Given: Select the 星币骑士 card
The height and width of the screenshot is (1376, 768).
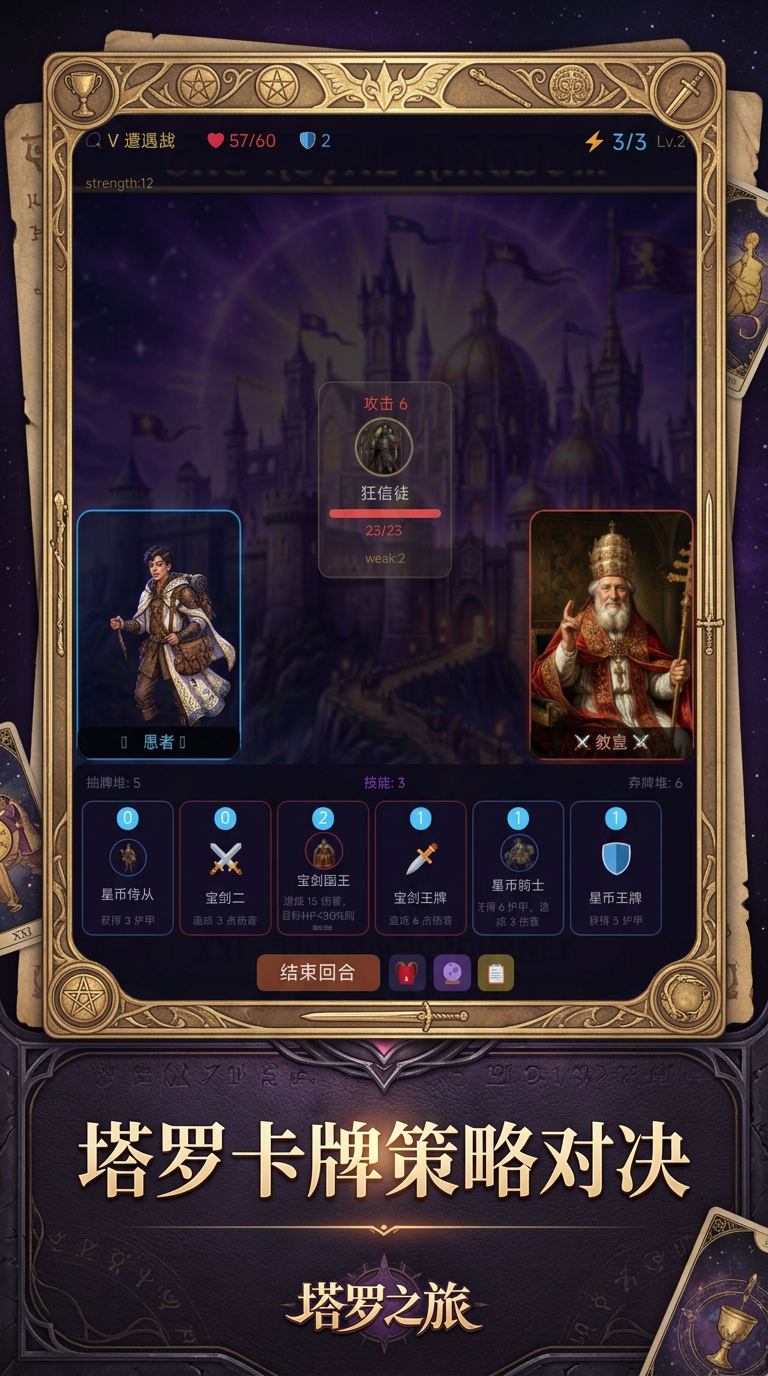Looking at the screenshot, I should [x=518, y=868].
